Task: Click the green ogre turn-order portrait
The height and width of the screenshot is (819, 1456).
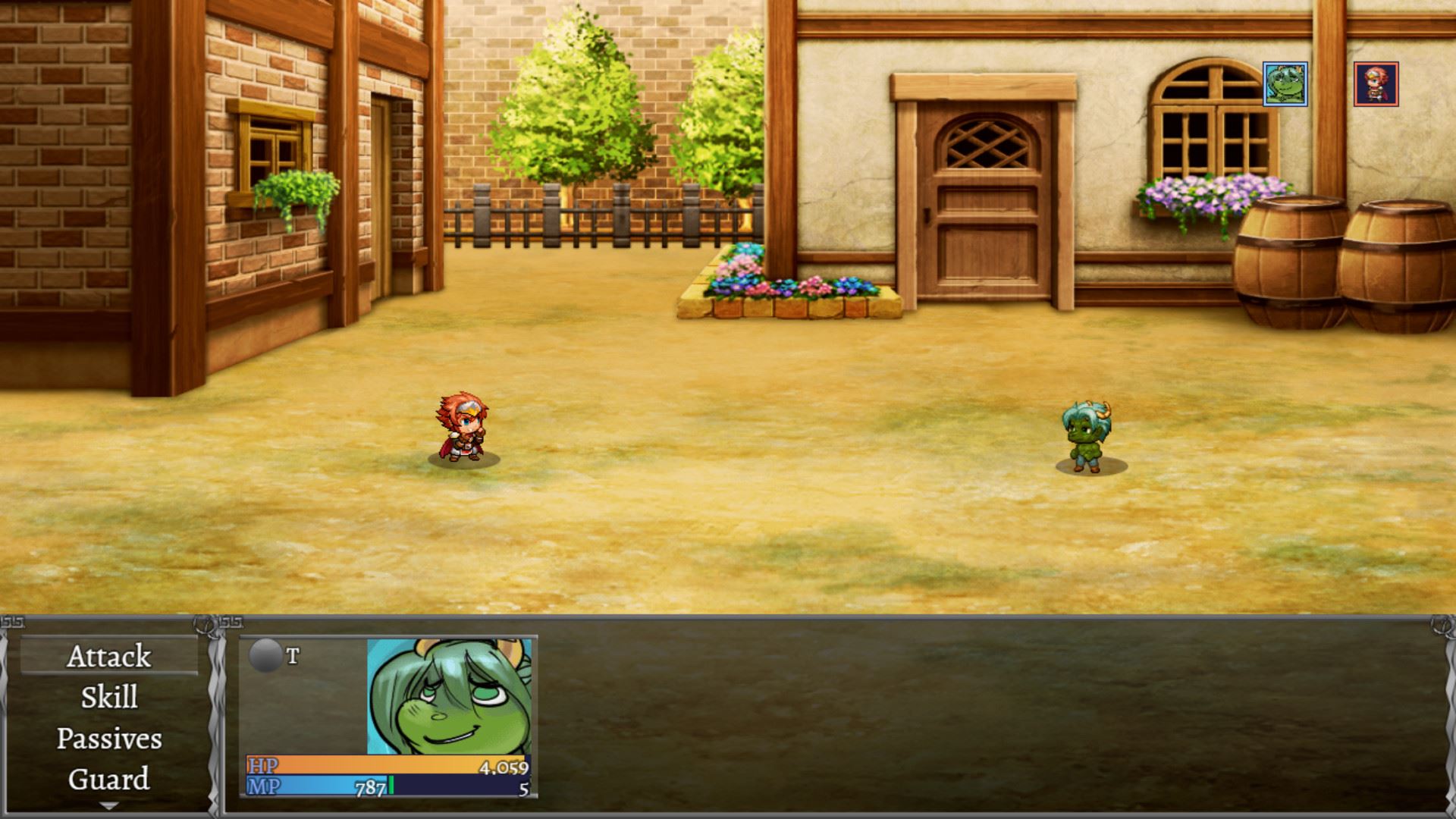Action: click(x=1285, y=84)
